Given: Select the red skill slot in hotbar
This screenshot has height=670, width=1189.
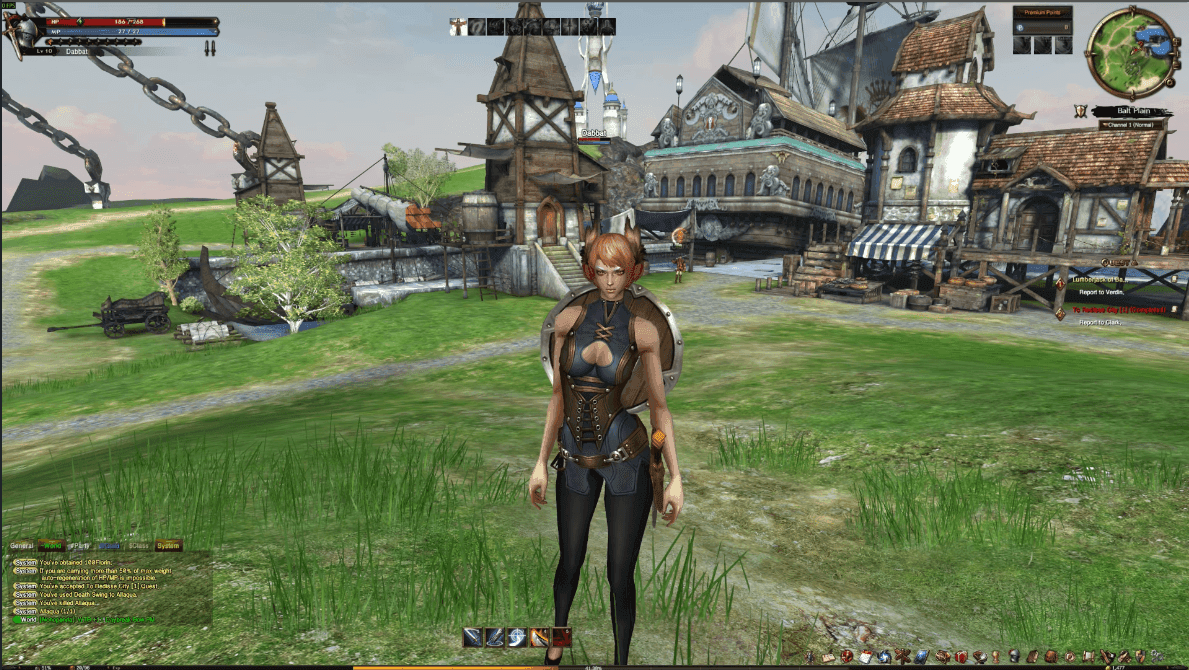Looking at the screenshot, I should (x=561, y=637).
